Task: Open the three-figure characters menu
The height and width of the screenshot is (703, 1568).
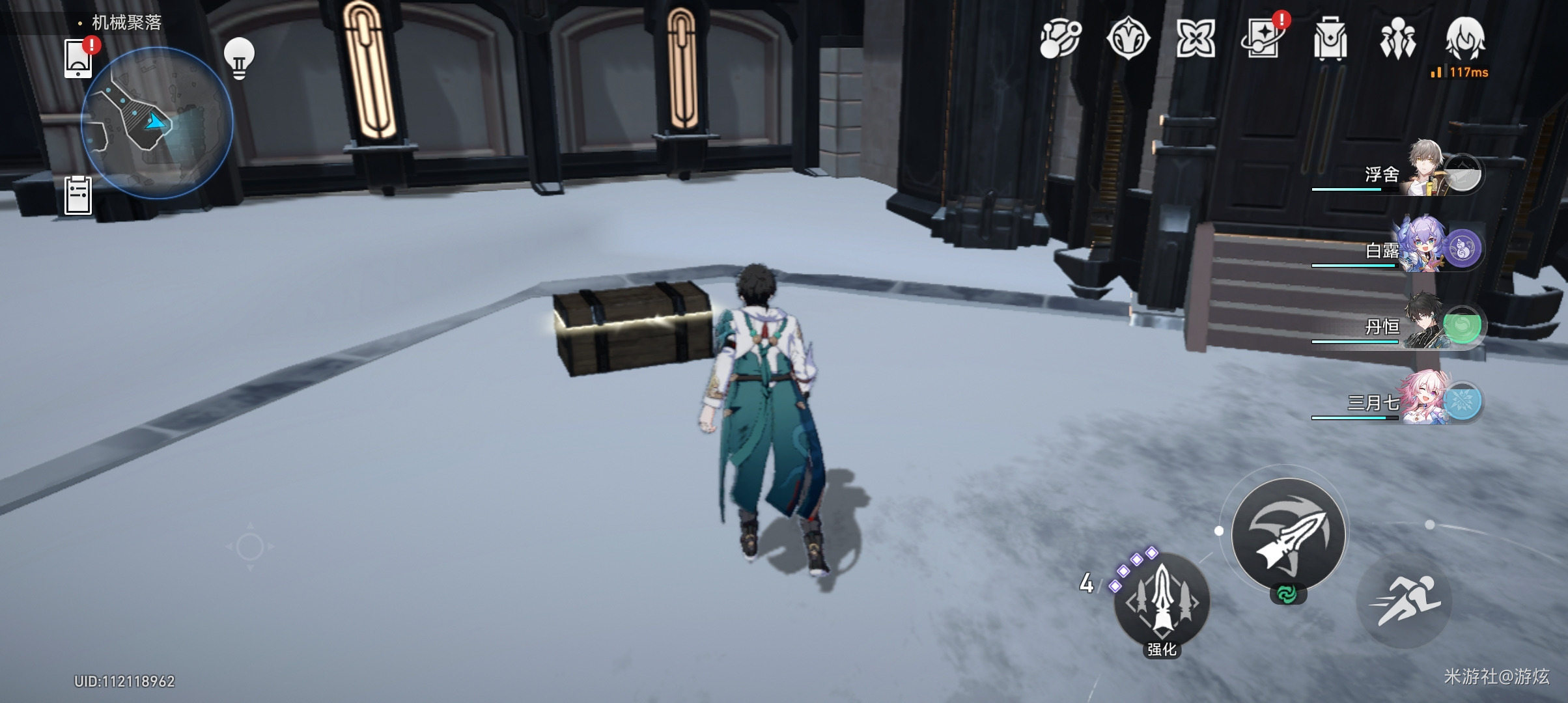Action: coord(1397,38)
